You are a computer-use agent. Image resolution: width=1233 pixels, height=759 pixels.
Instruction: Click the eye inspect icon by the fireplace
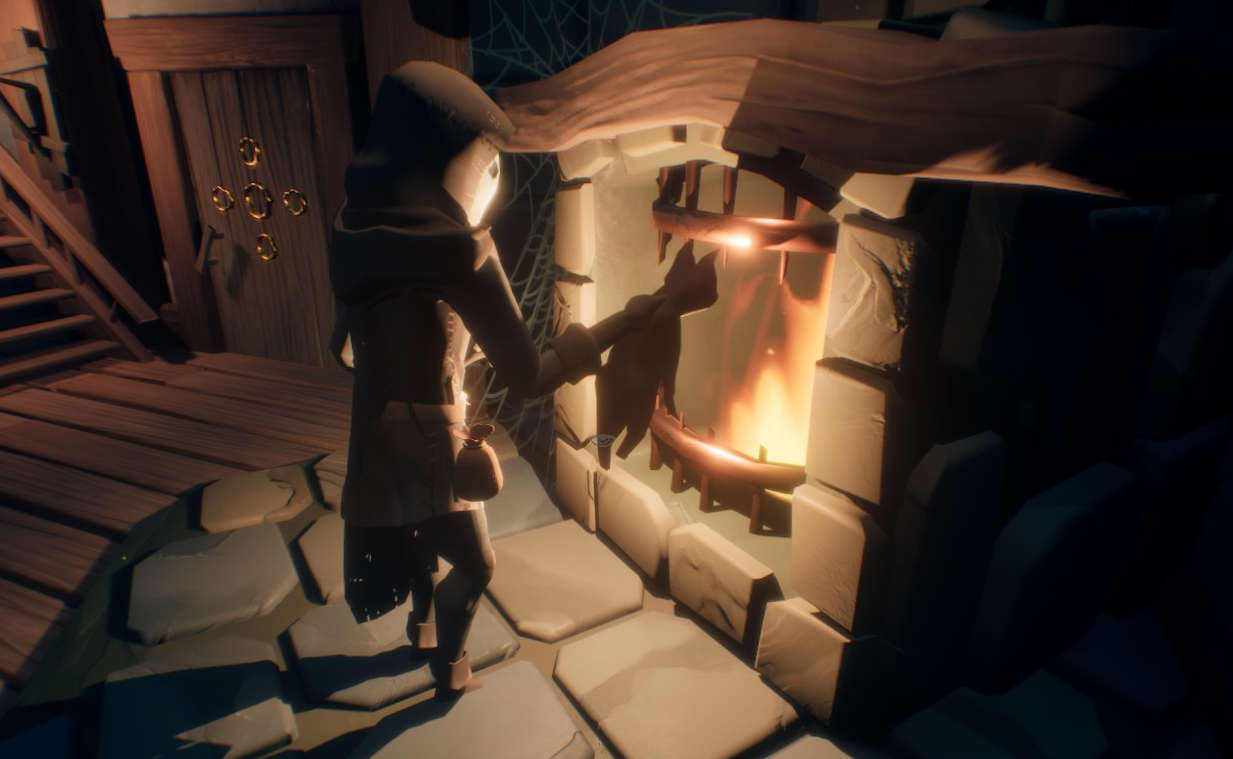[x=602, y=439]
